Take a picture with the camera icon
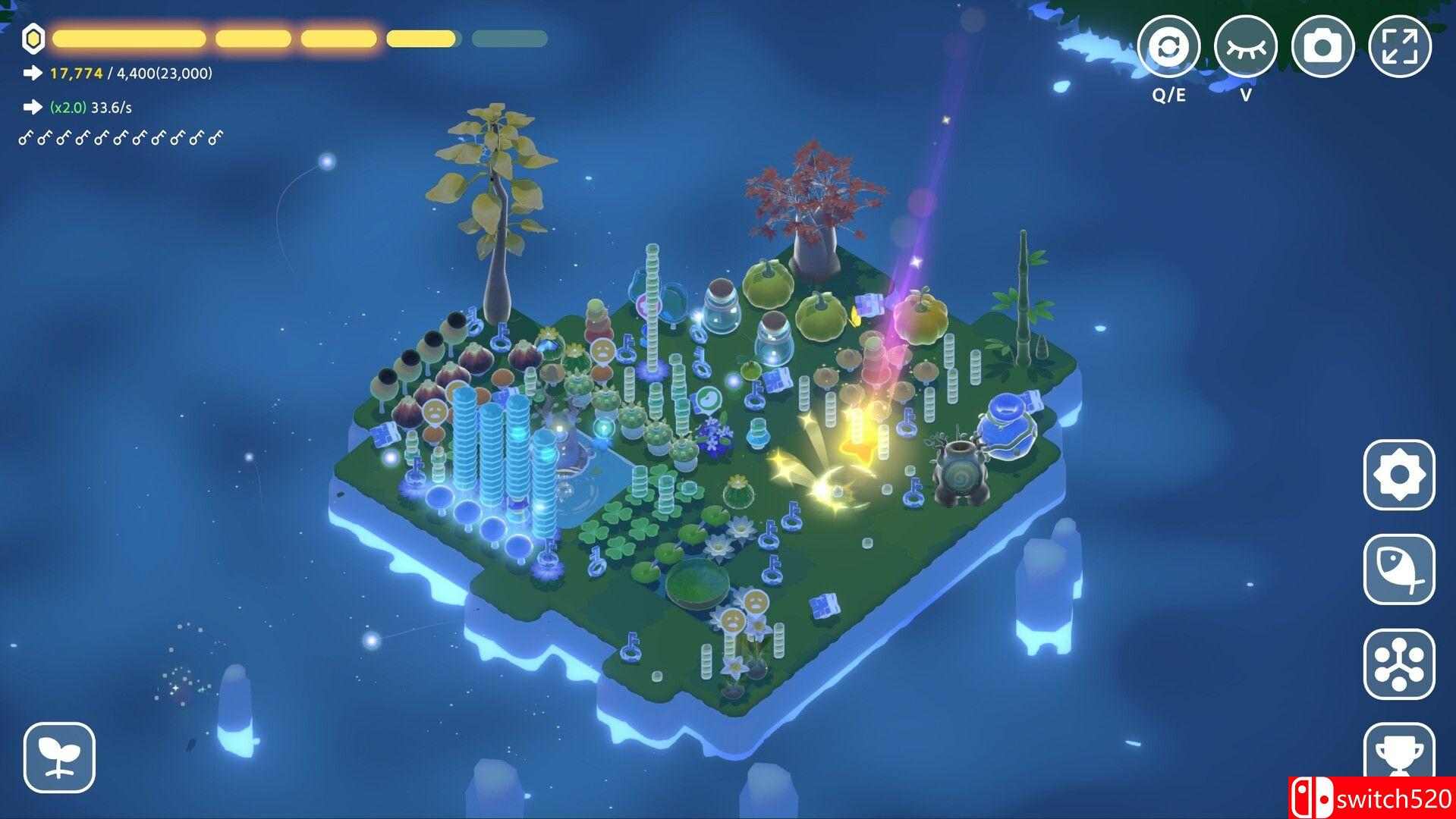Screen dimensions: 1456x819 click(1322, 46)
